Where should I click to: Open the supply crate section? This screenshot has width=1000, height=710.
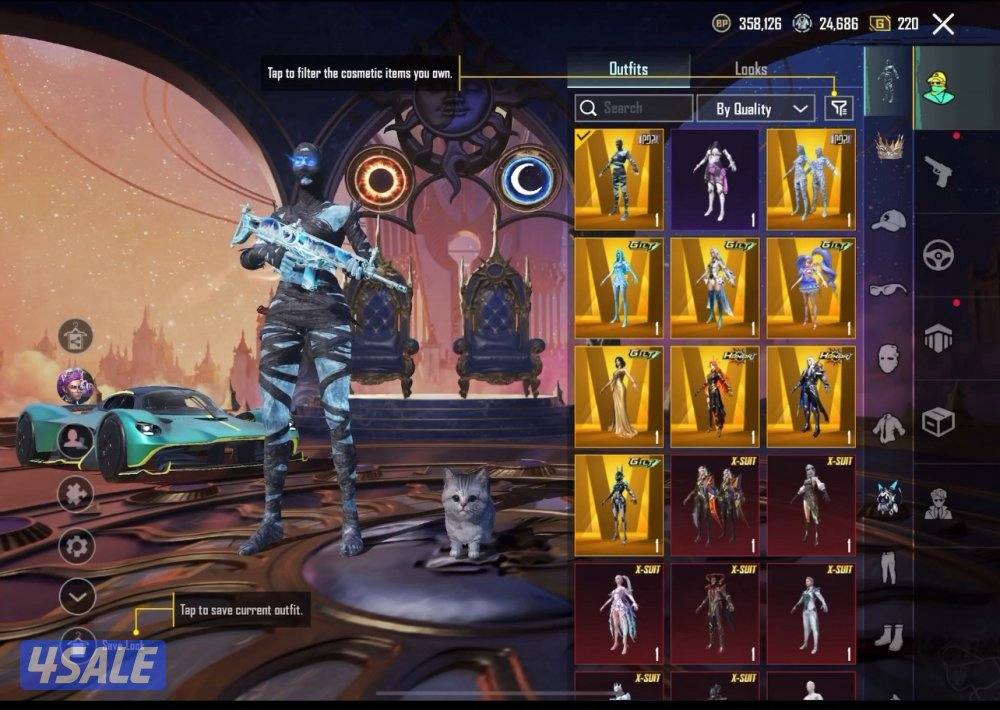click(x=938, y=421)
